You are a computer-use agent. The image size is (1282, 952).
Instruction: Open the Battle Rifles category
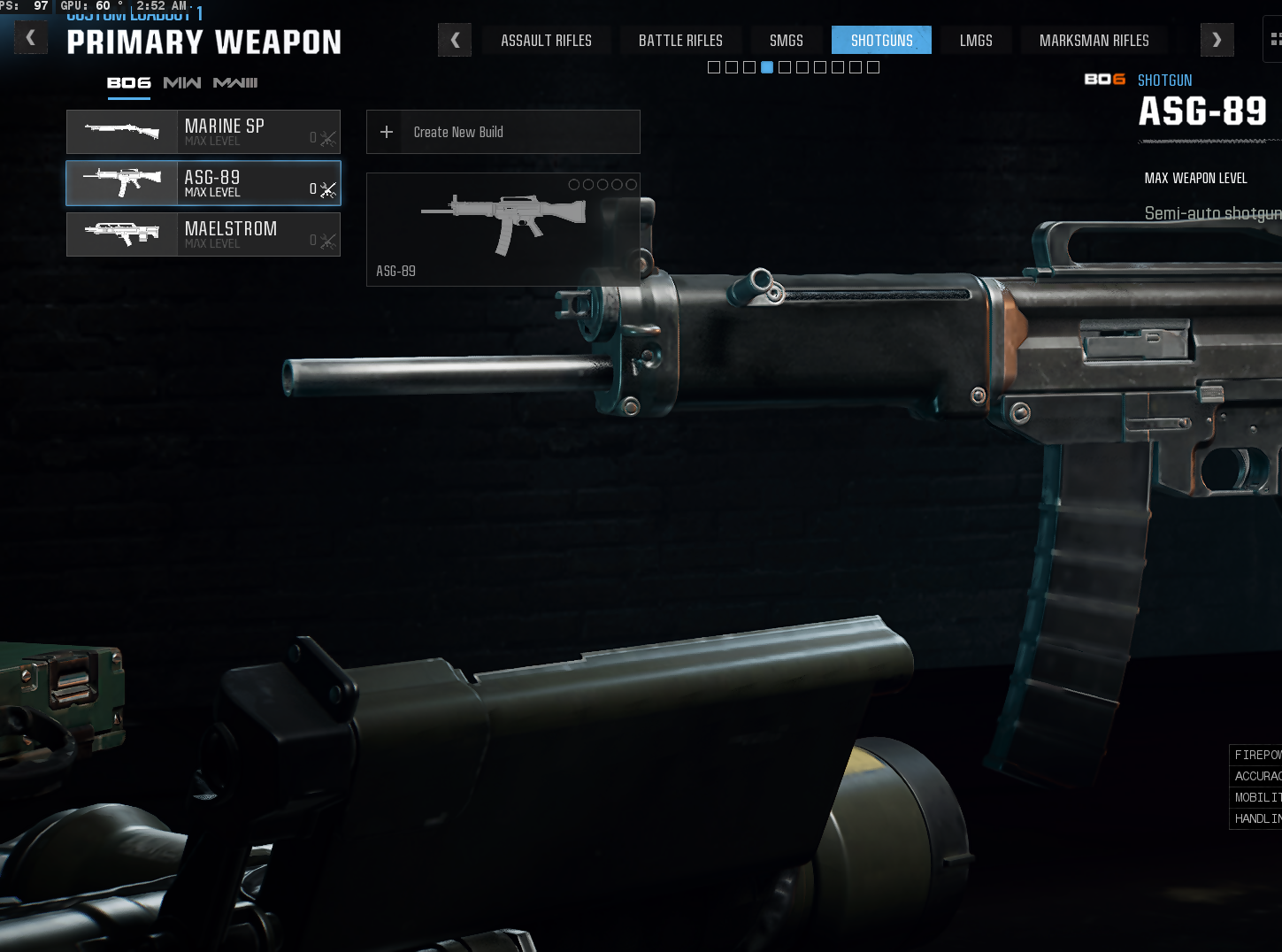[x=680, y=41]
